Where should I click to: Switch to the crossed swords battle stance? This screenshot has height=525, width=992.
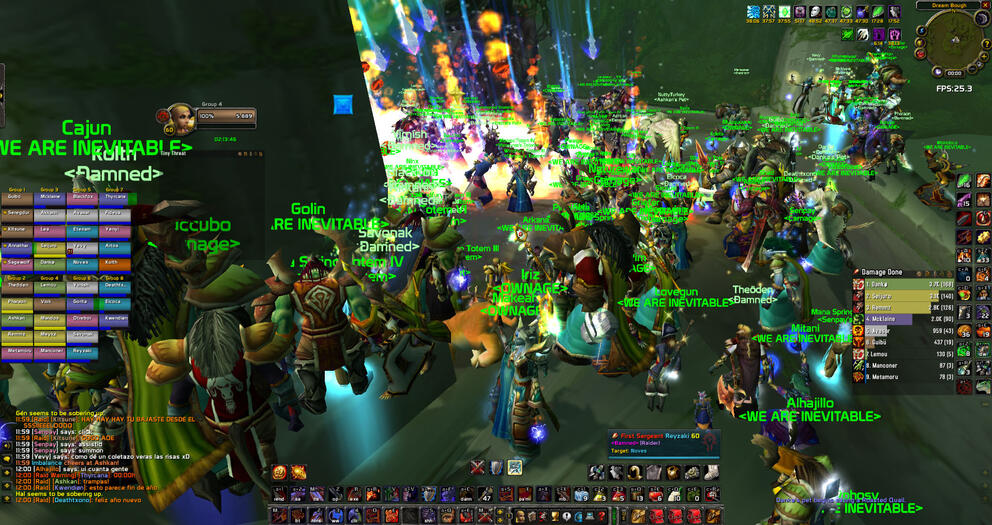coord(479,467)
